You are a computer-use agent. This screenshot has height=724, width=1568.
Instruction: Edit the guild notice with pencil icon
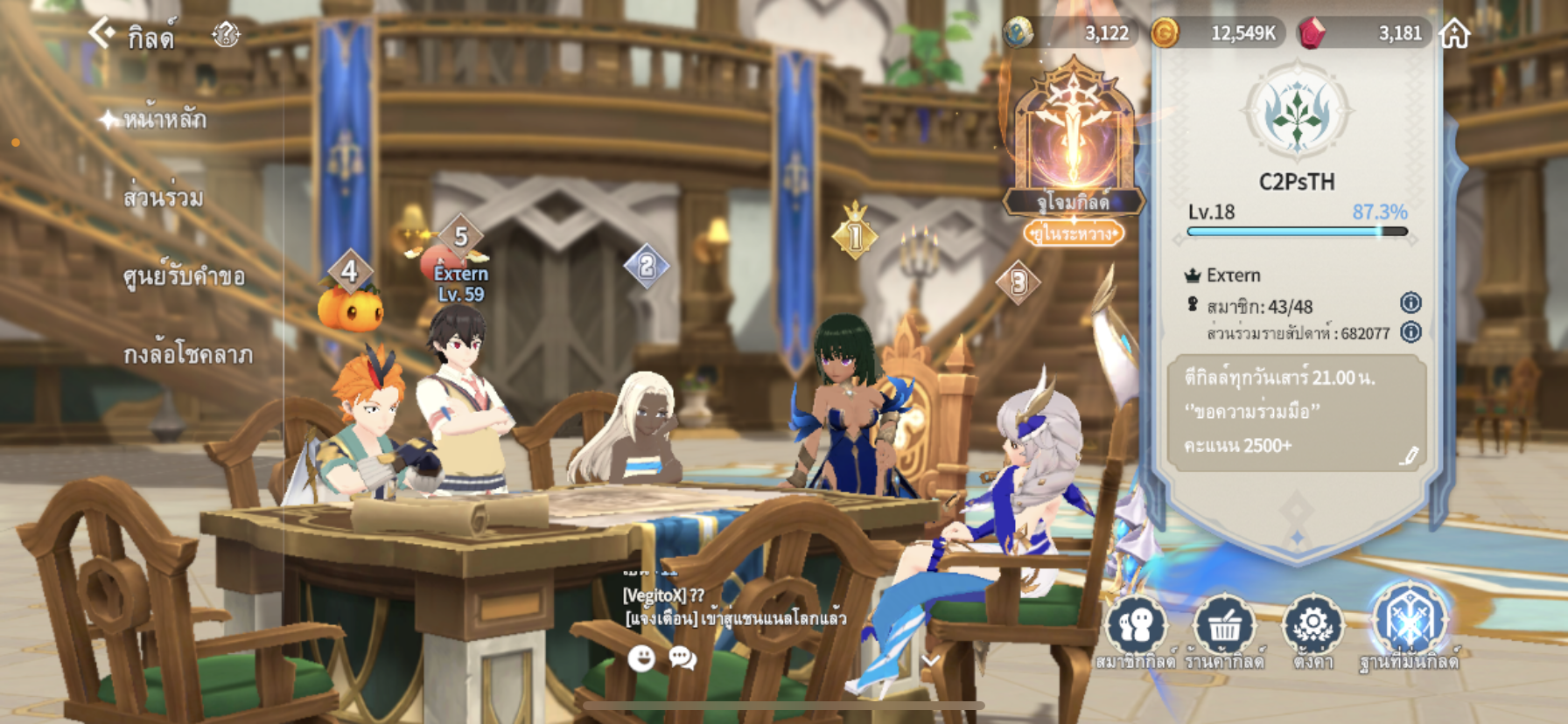(1409, 456)
